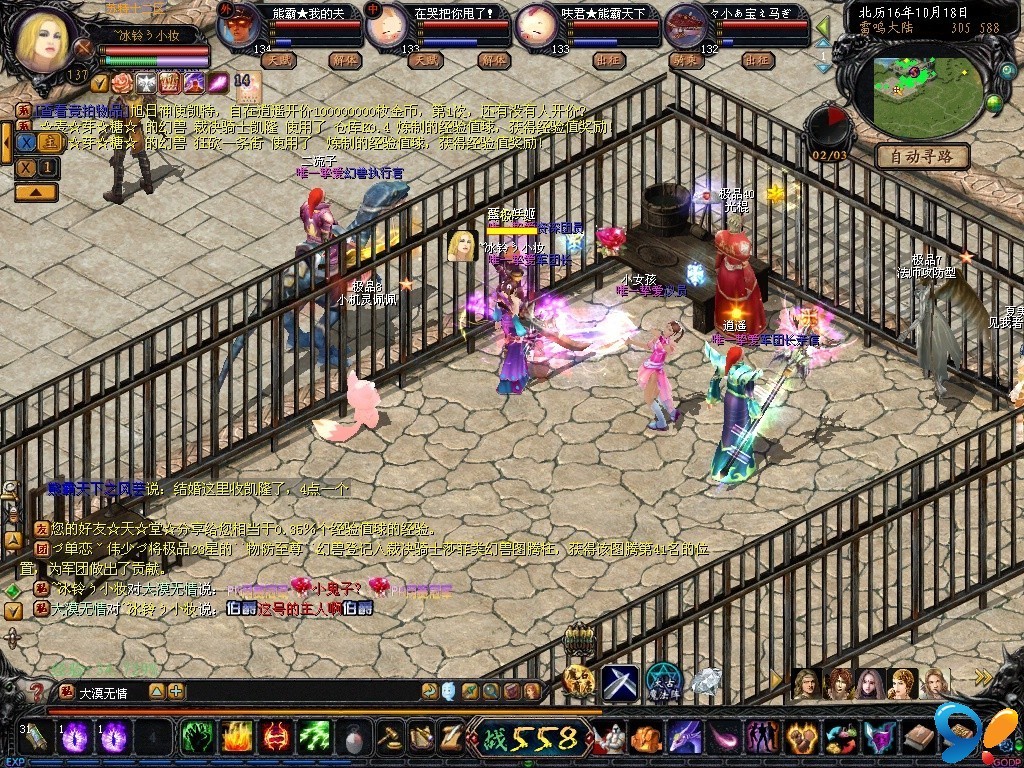Click the green globe button beside the minimap
Viewport: 1024px width, 768px height.
(994, 101)
